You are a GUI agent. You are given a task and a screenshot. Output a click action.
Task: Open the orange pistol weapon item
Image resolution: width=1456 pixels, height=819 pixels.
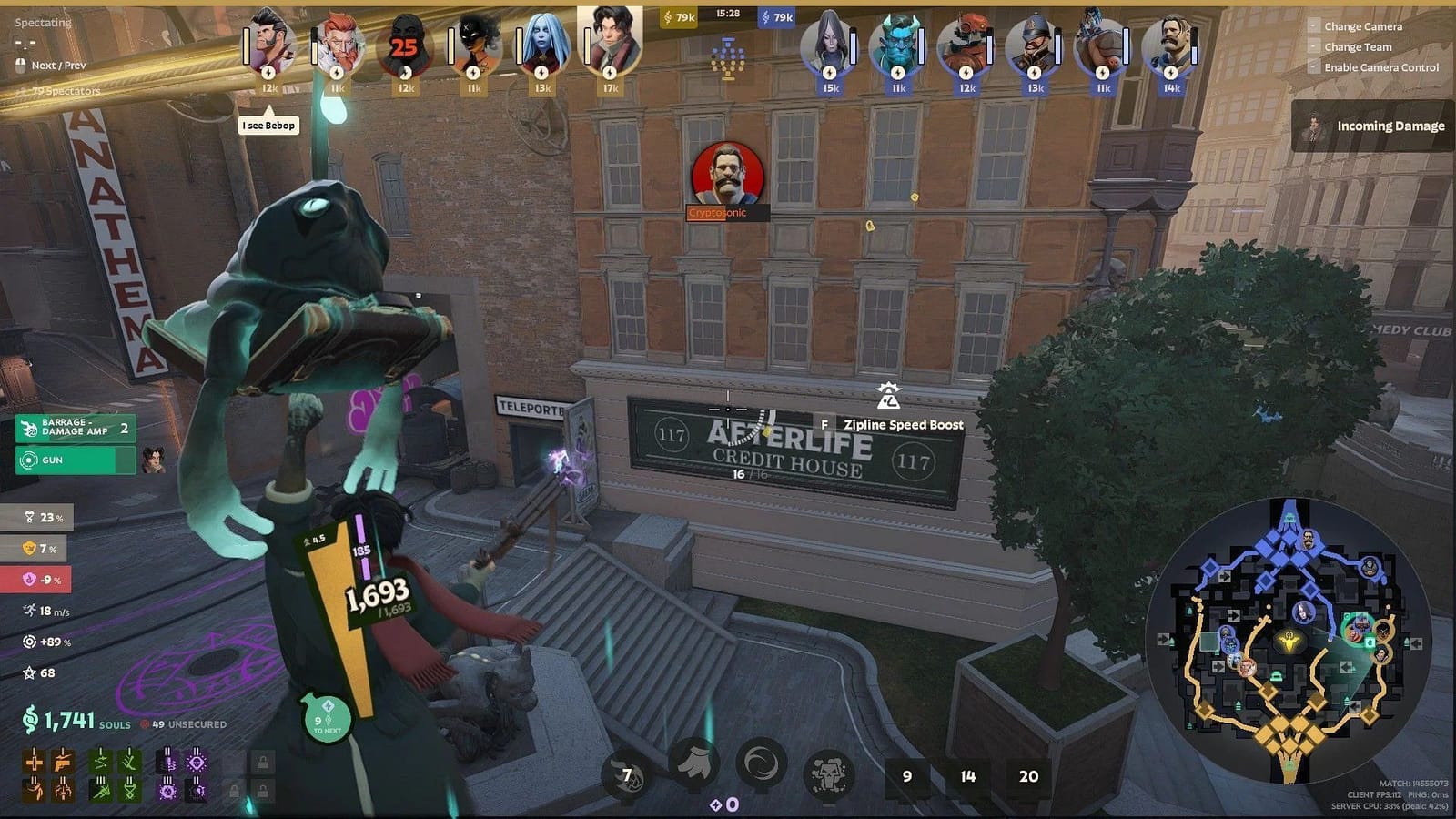61,763
